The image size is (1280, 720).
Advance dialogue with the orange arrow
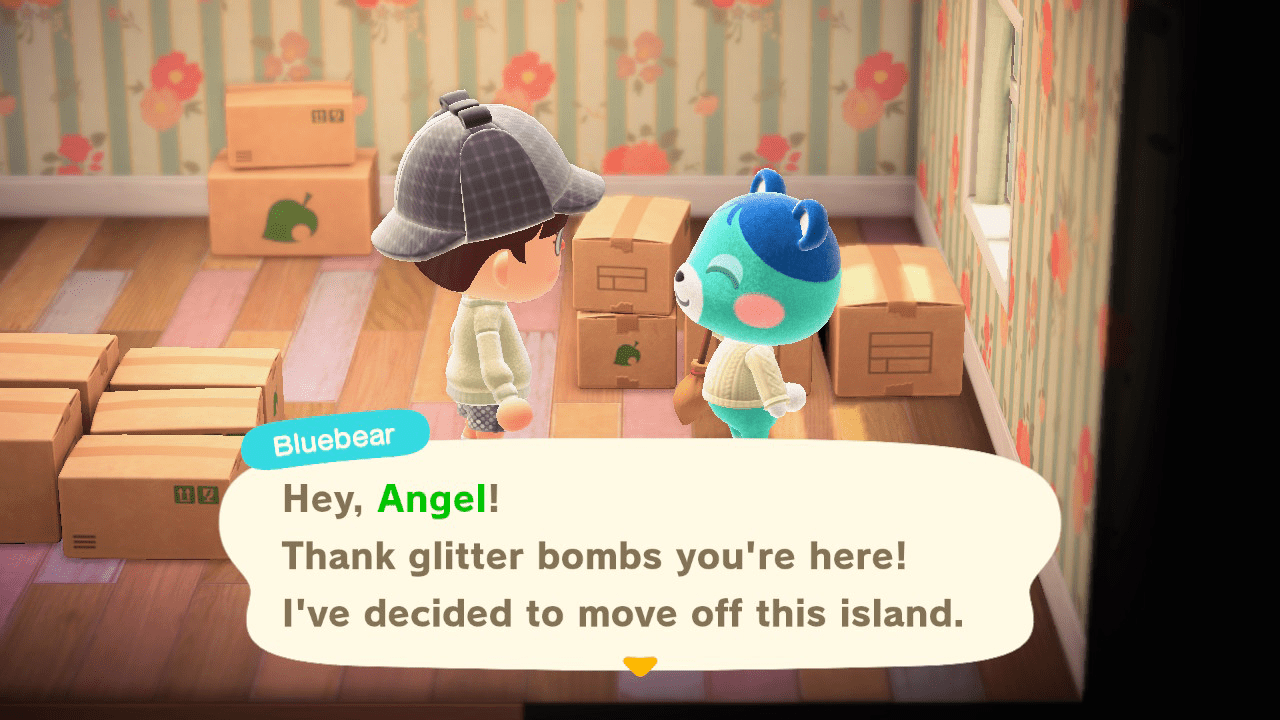pyautogui.click(x=639, y=665)
